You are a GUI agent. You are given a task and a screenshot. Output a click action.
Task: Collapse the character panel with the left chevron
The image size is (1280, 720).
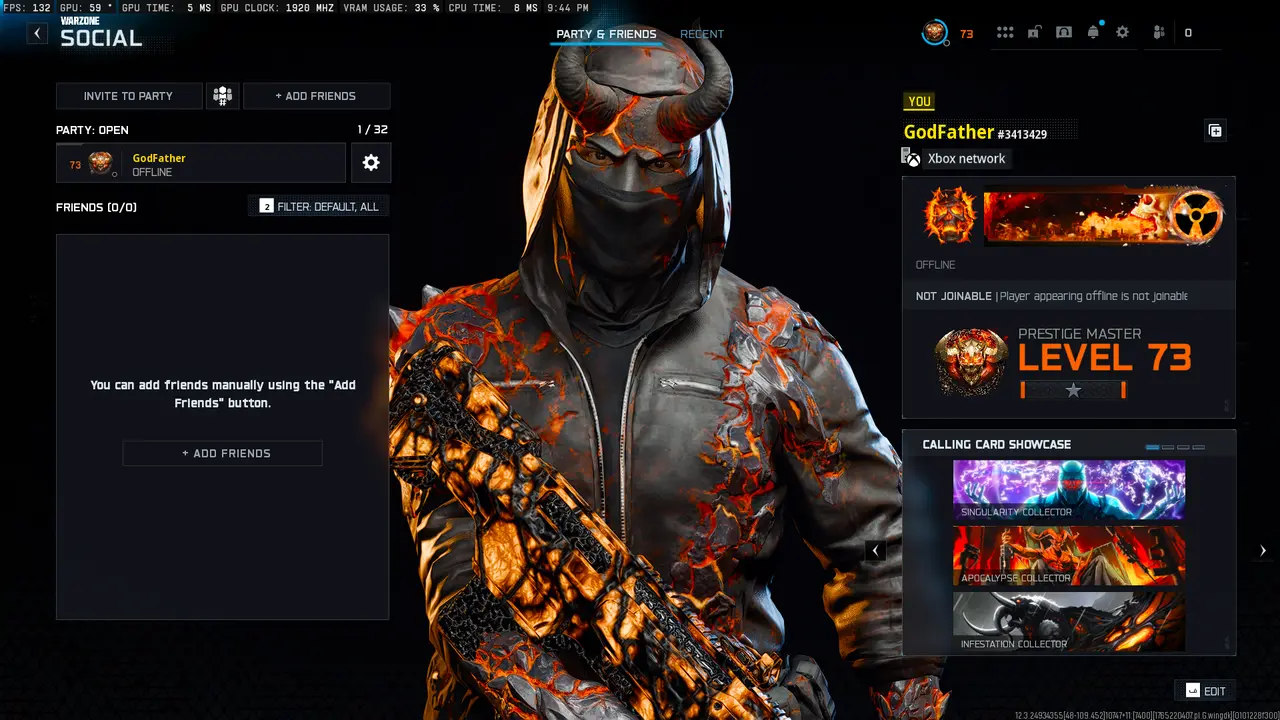pyautogui.click(x=875, y=550)
